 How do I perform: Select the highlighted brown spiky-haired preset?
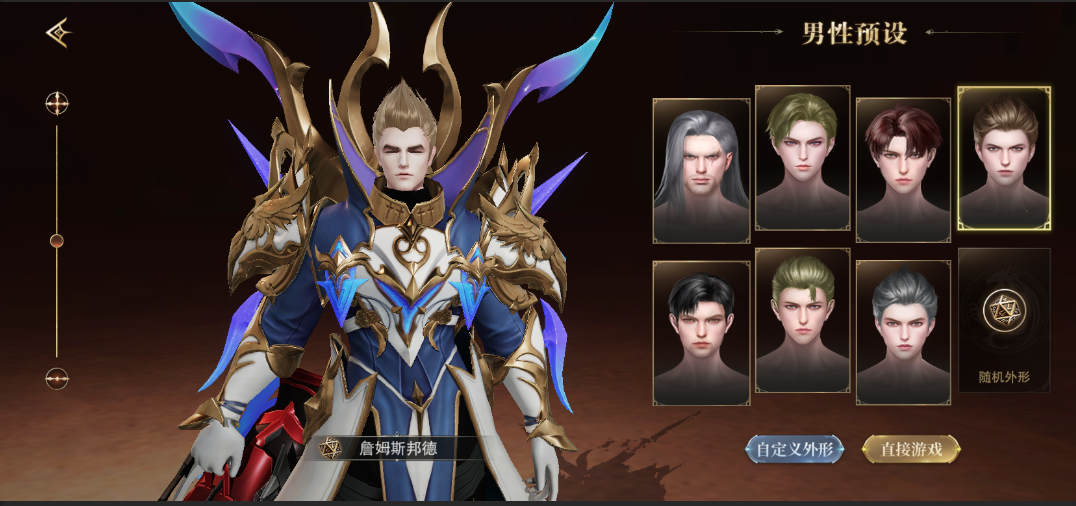[1004, 158]
